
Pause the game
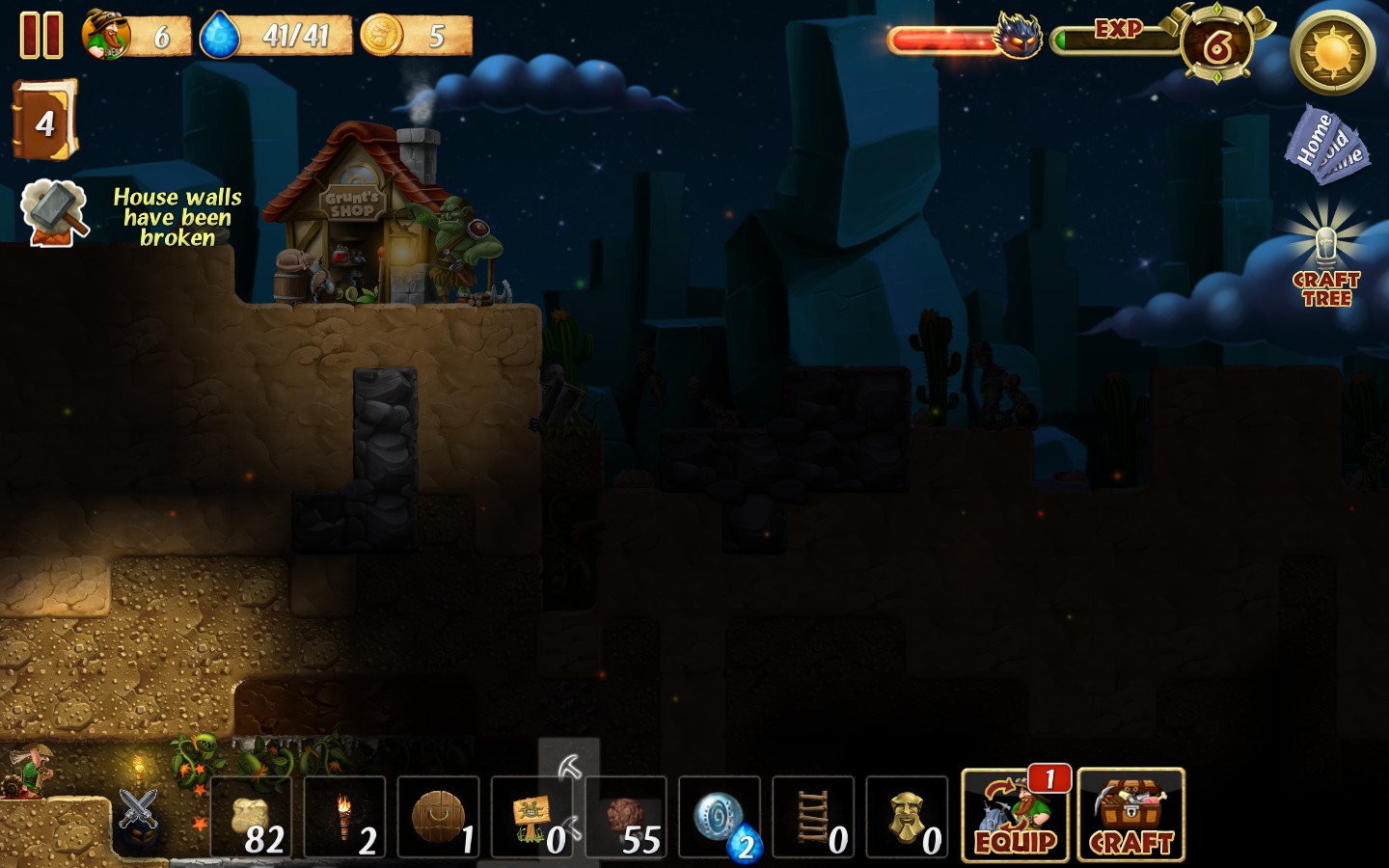(x=41, y=36)
